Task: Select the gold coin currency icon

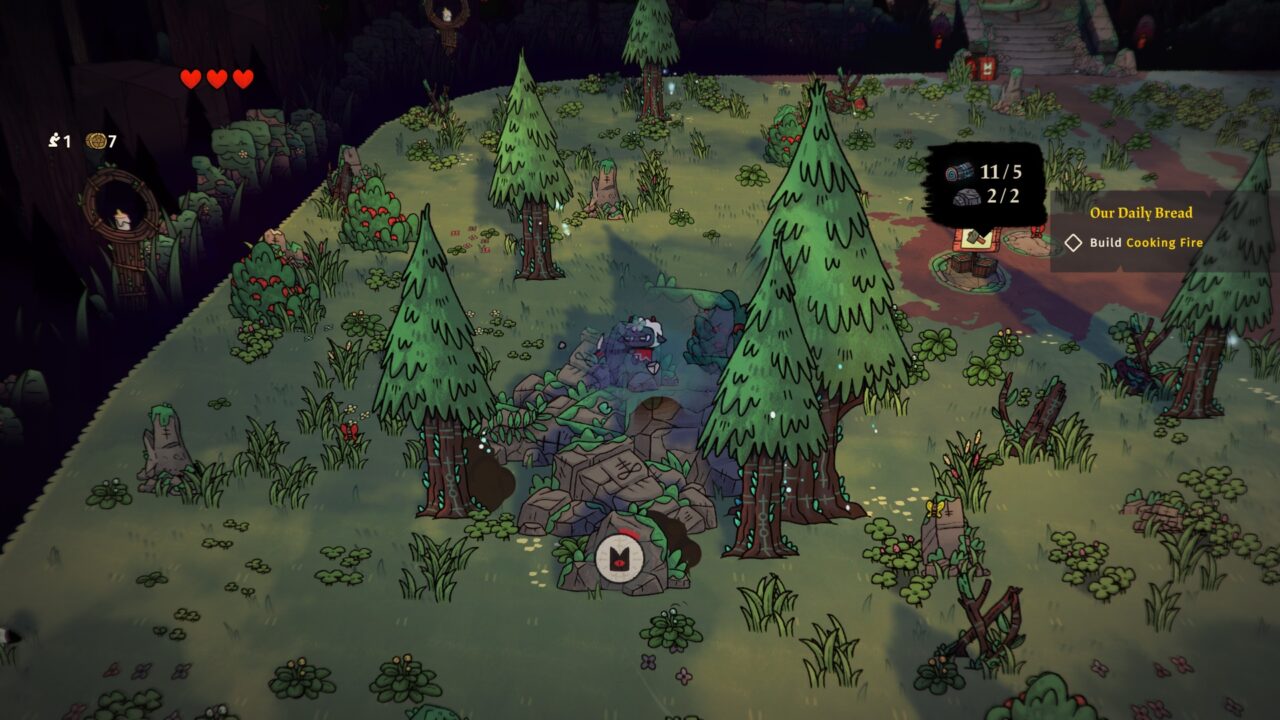Action: [x=96, y=141]
